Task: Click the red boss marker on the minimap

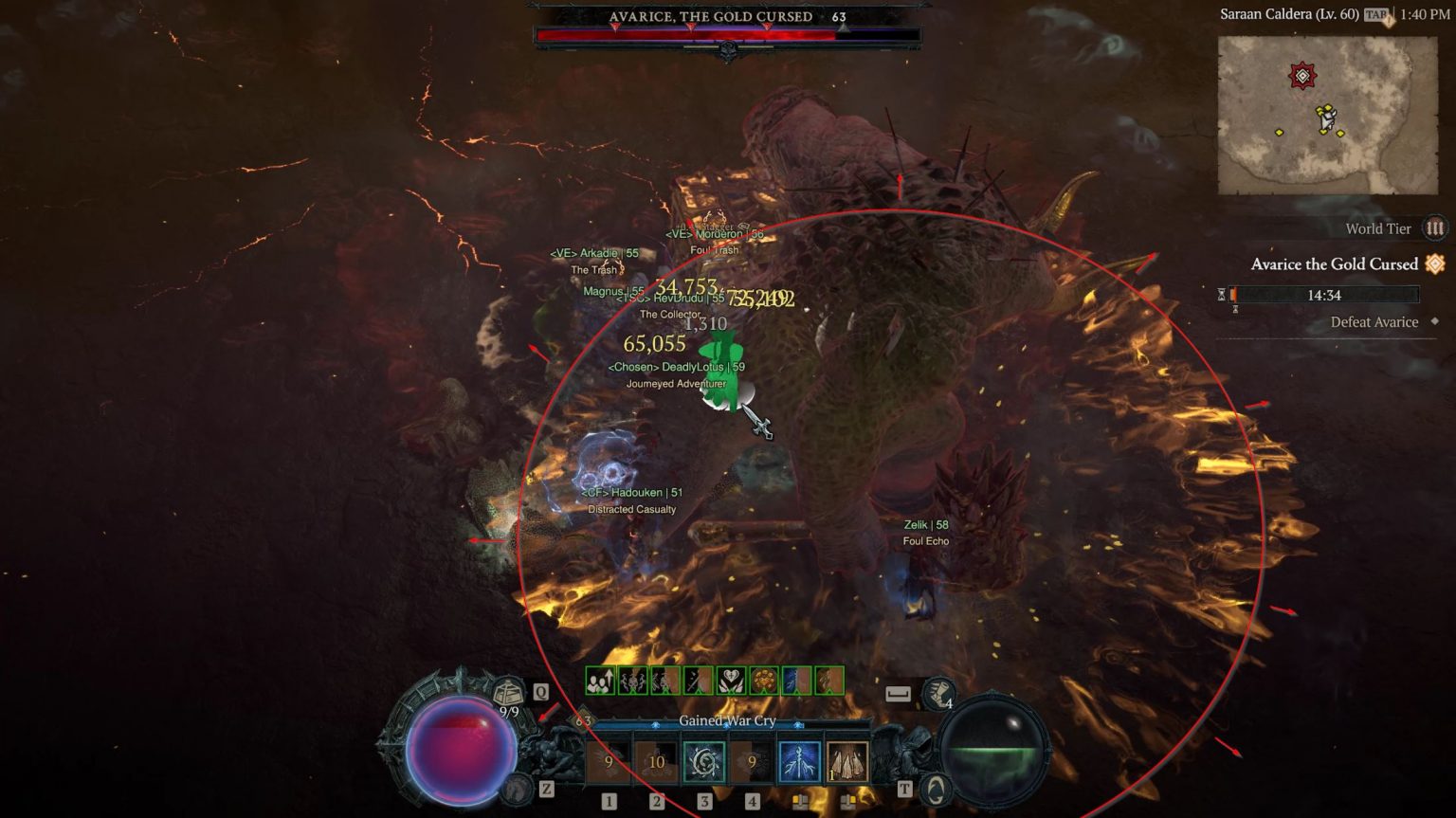Action: pos(1303,74)
